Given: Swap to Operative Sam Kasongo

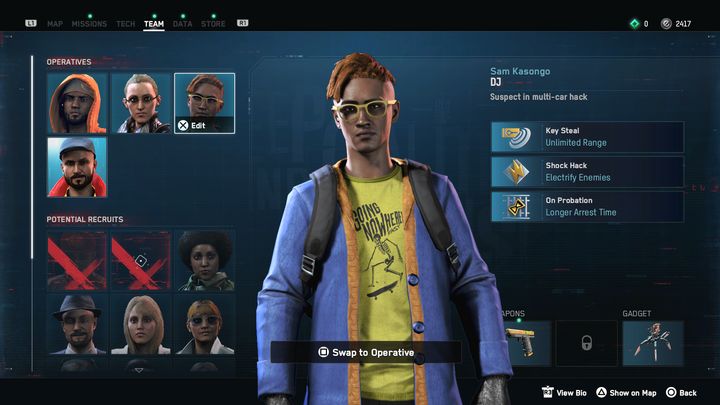Looking at the screenshot, I should (366, 352).
